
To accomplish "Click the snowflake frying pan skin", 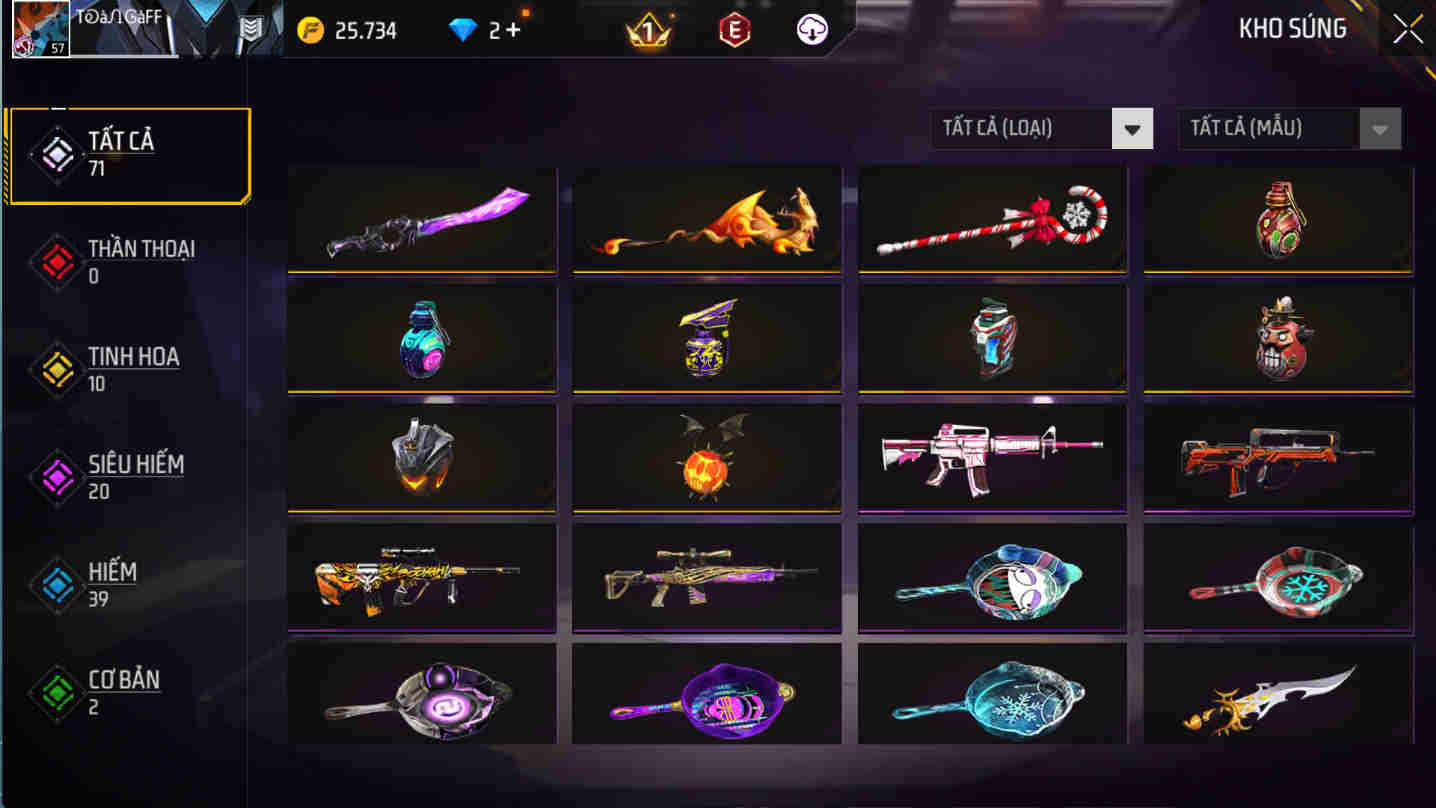I will (992, 695).
